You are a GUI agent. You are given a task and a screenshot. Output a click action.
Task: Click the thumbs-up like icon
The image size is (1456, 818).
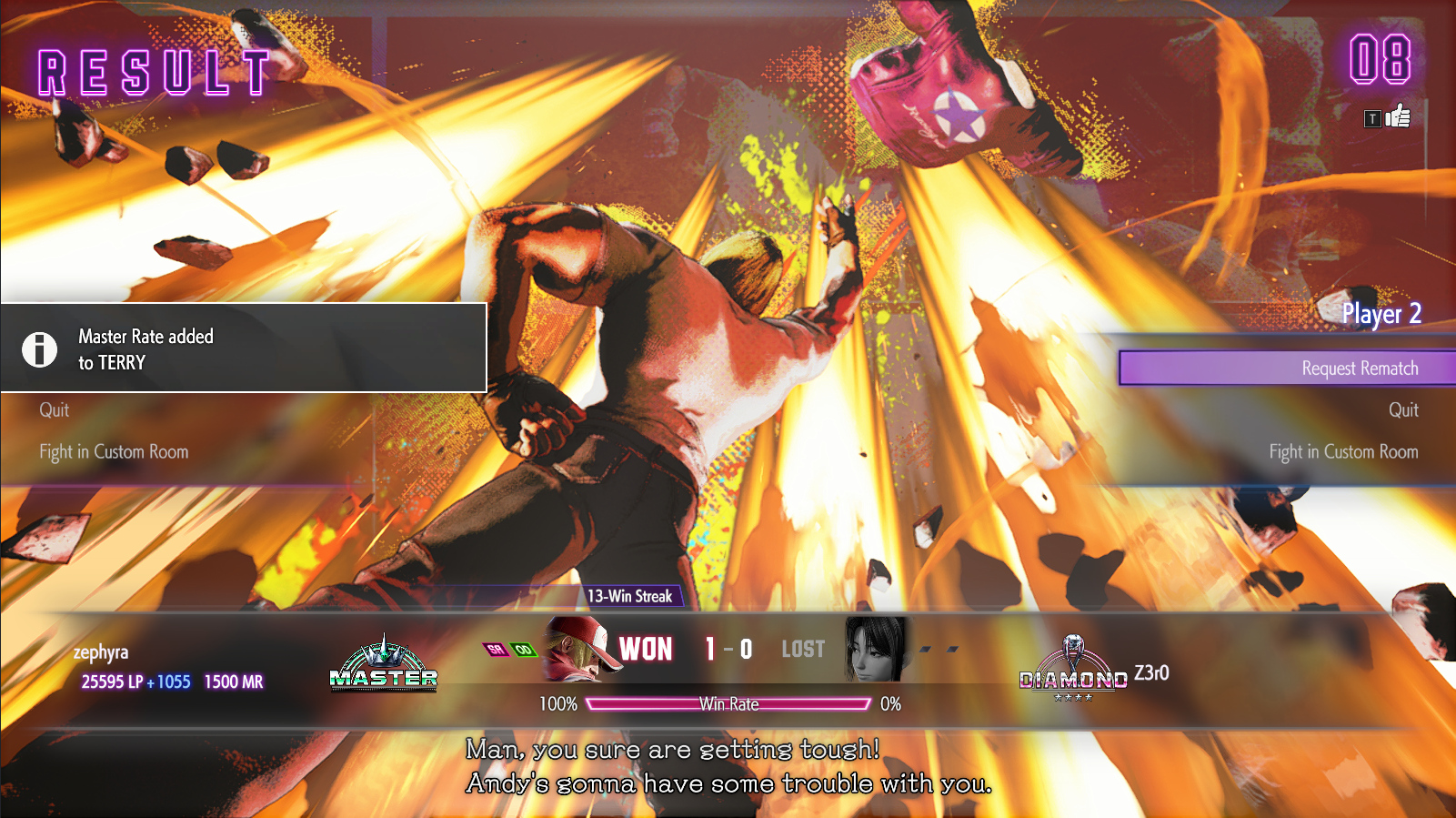1398,116
